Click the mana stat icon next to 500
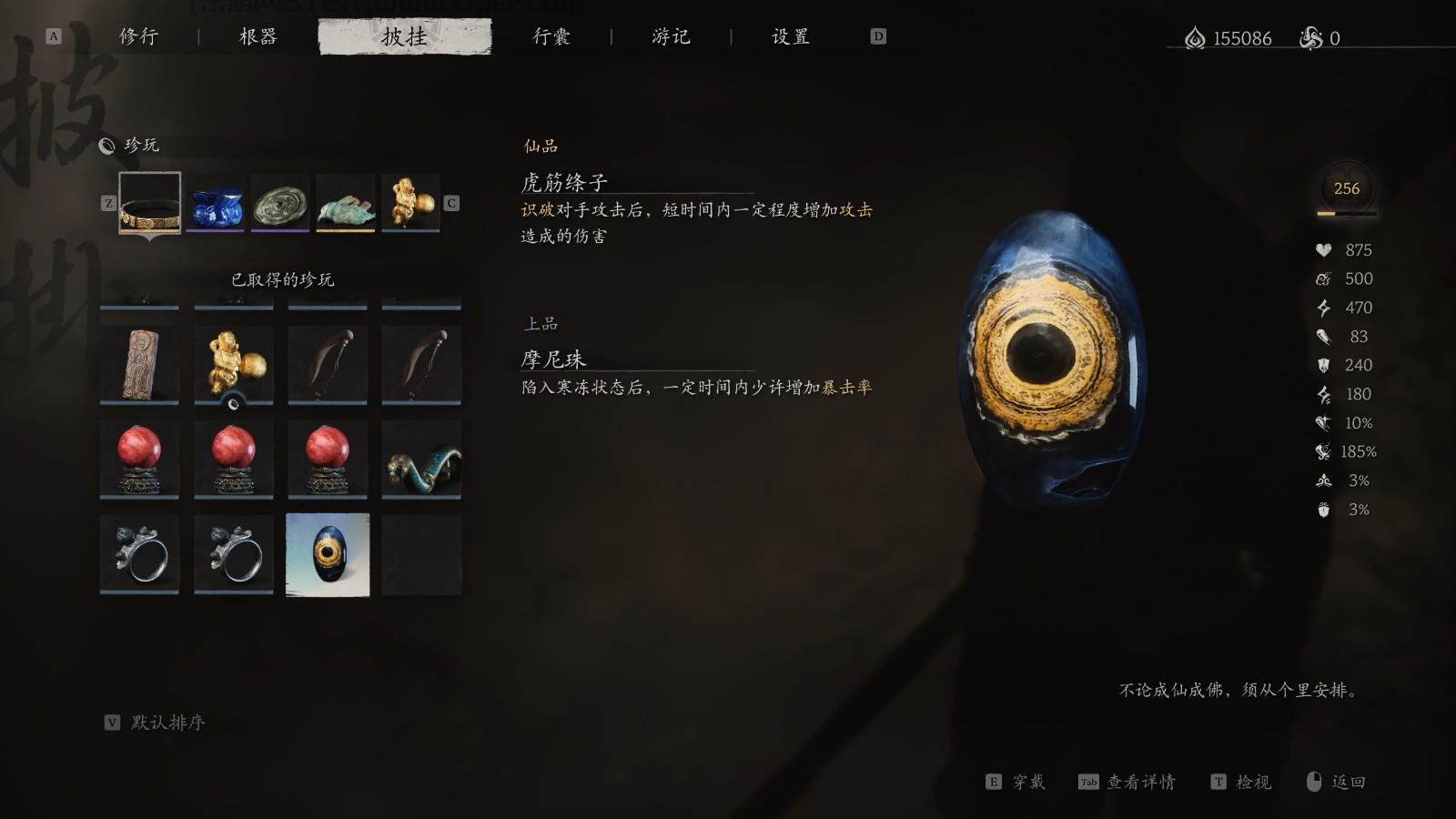The image size is (1456, 819). point(1324,278)
